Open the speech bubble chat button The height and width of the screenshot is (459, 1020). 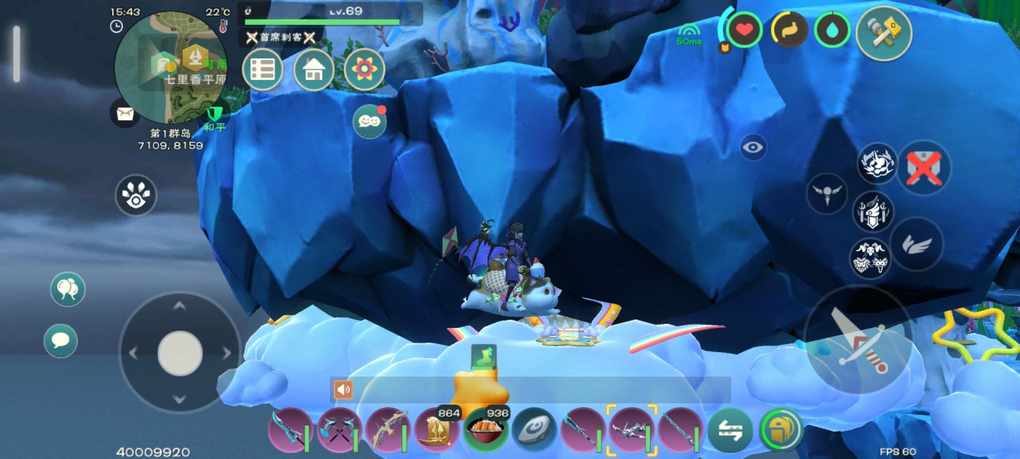[61, 340]
